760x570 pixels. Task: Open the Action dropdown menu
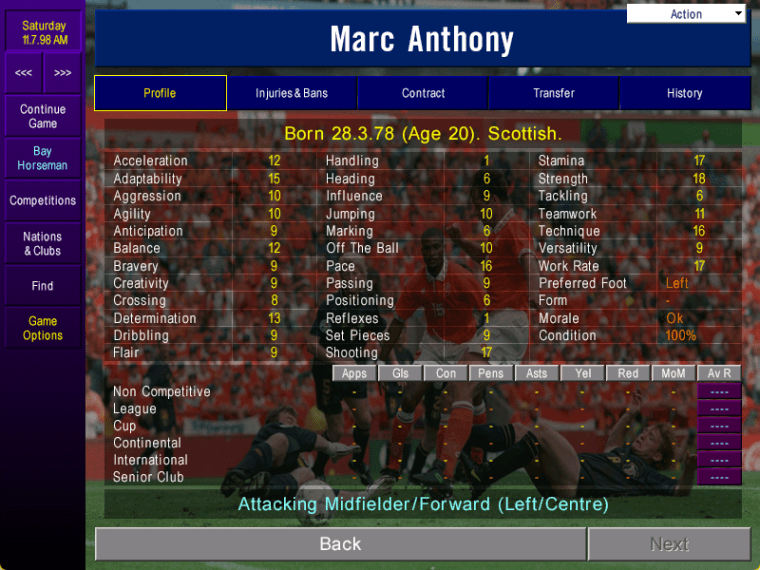tap(686, 14)
